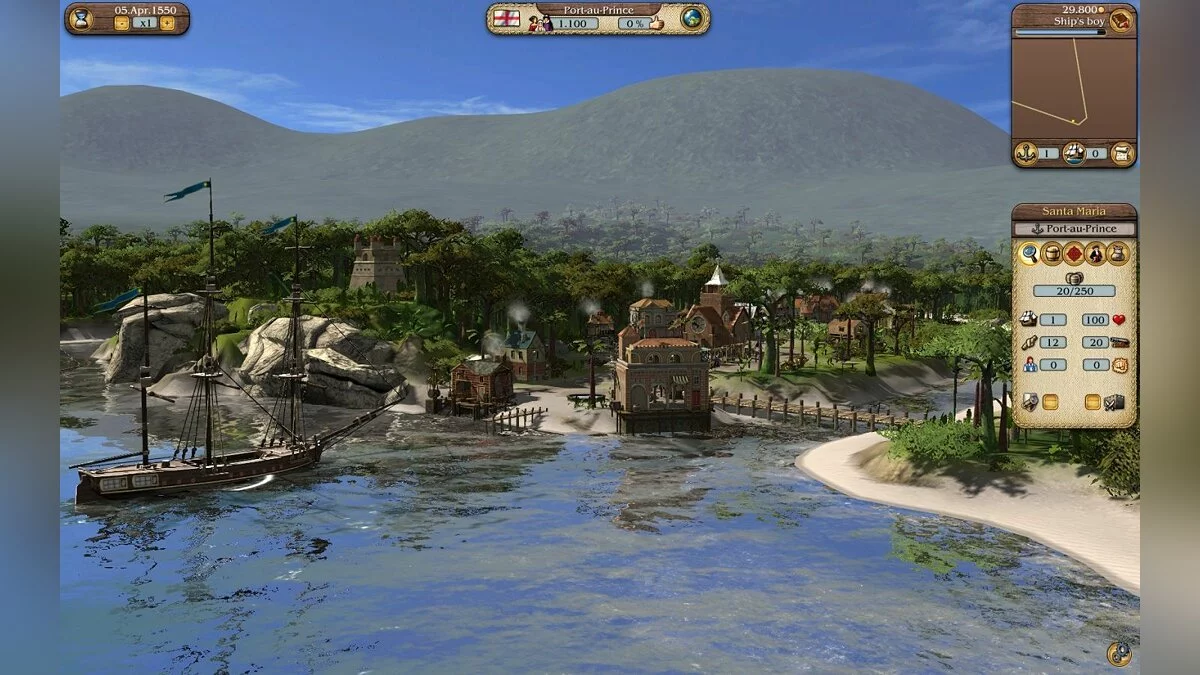Click the English flag in the town bar
This screenshot has width=1200, height=675.
pos(507,18)
